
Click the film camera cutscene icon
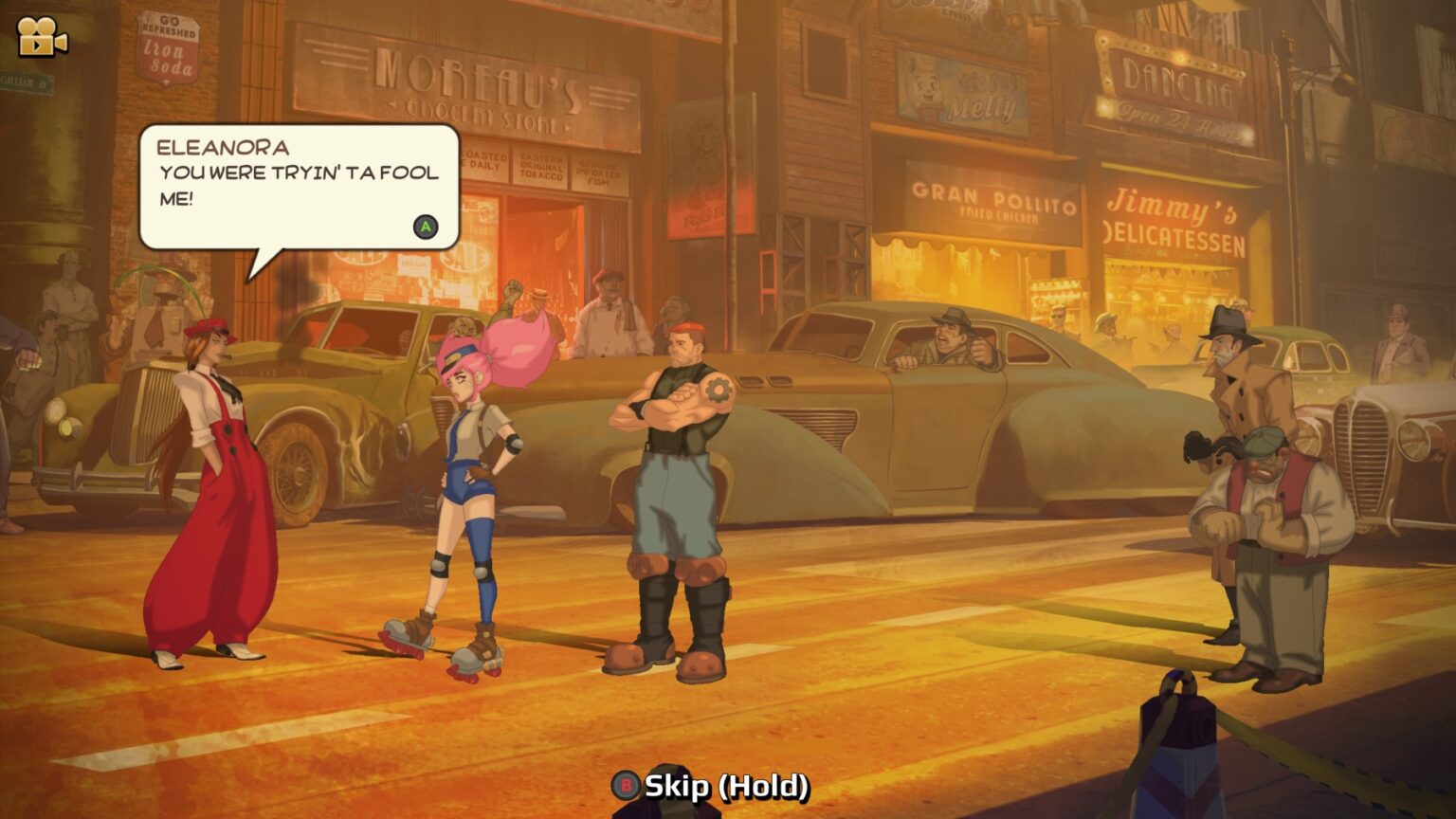(x=42, y=37)
